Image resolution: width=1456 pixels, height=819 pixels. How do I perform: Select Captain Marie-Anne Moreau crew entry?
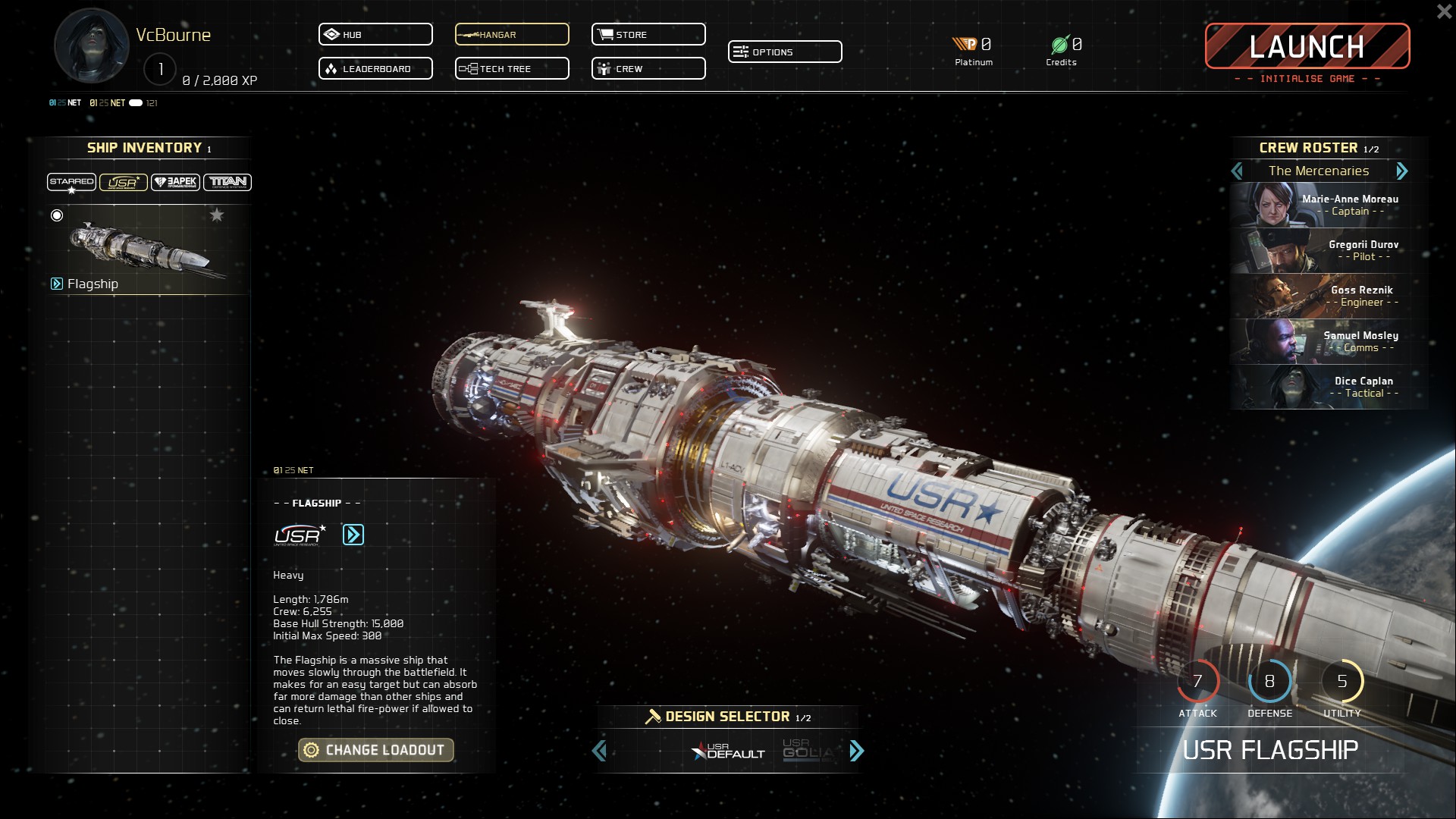pyautogui.click(x=1329, y=206)
